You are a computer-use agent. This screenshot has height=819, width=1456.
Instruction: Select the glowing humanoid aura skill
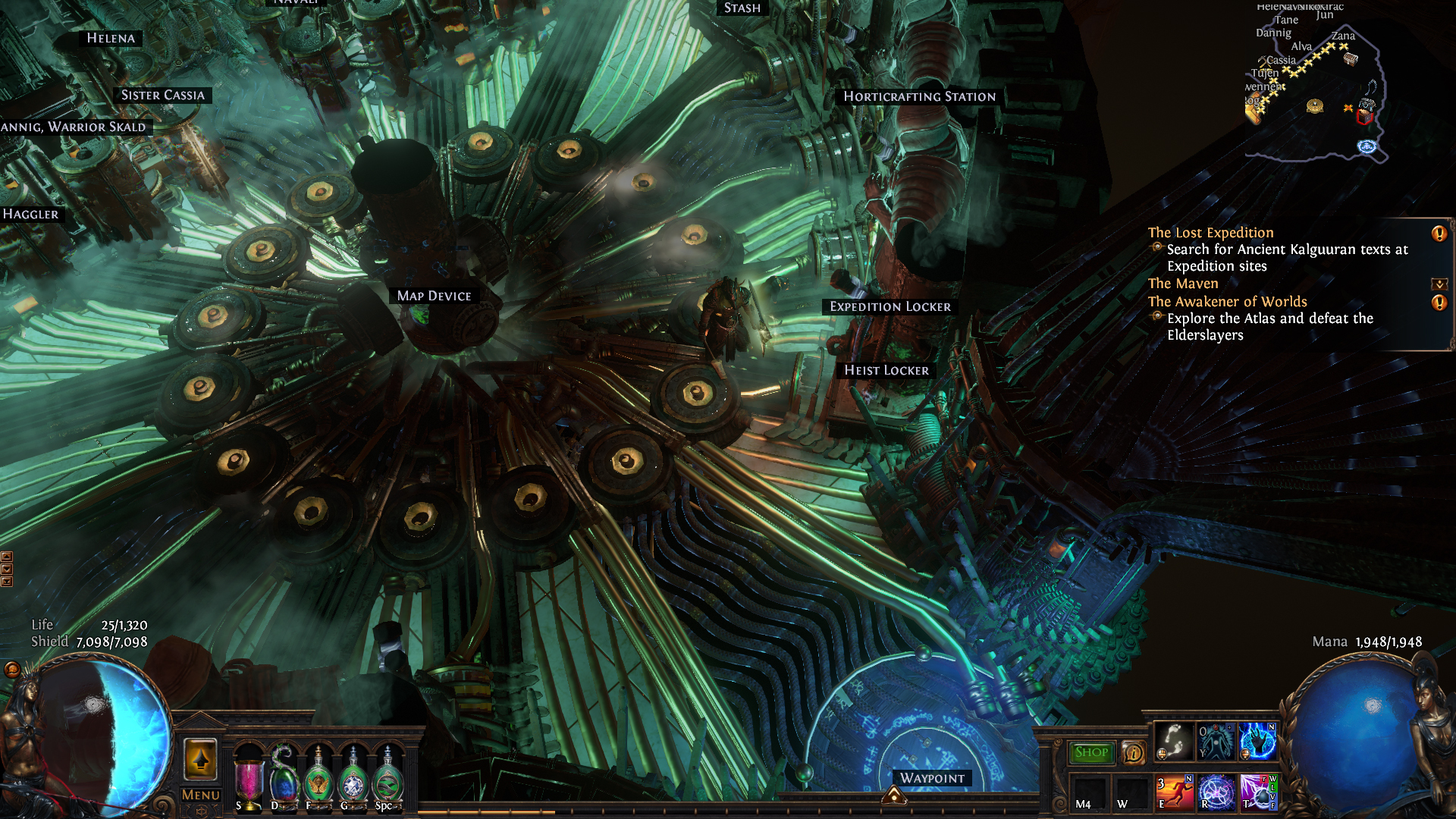click(1216, 741)
